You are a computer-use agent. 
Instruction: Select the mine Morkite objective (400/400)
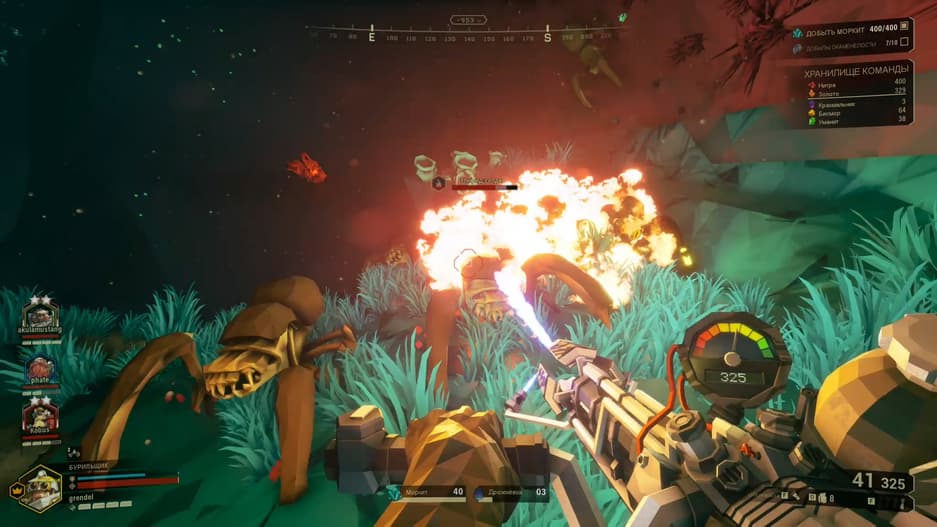coord(850,27)
